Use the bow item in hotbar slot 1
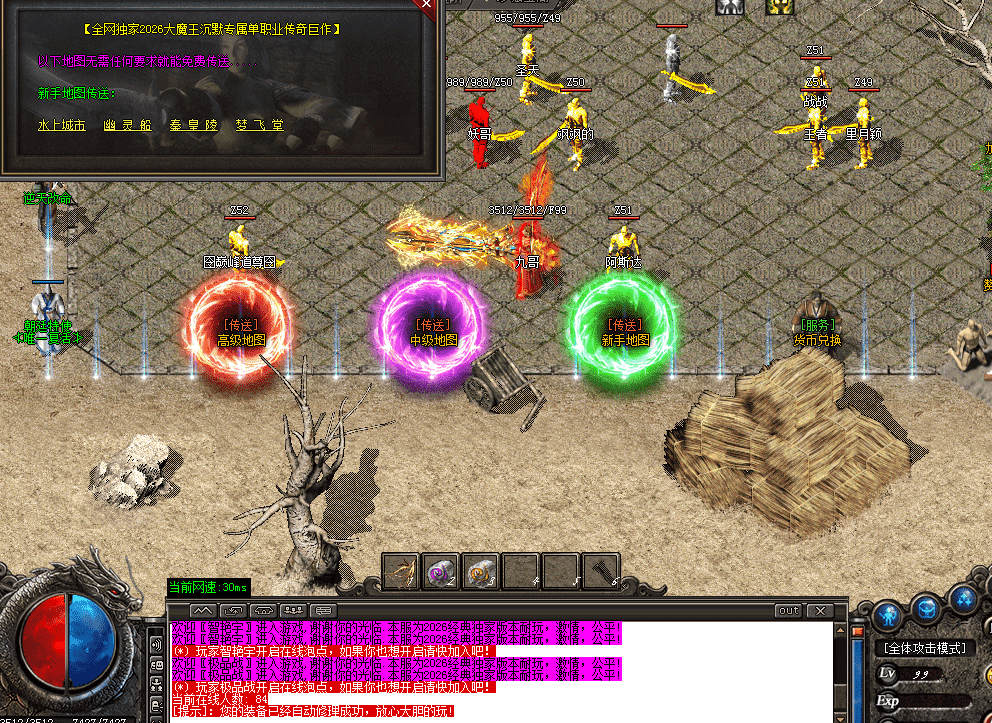The width and height of the screenshot is (992, 723). tap(400, 571)
